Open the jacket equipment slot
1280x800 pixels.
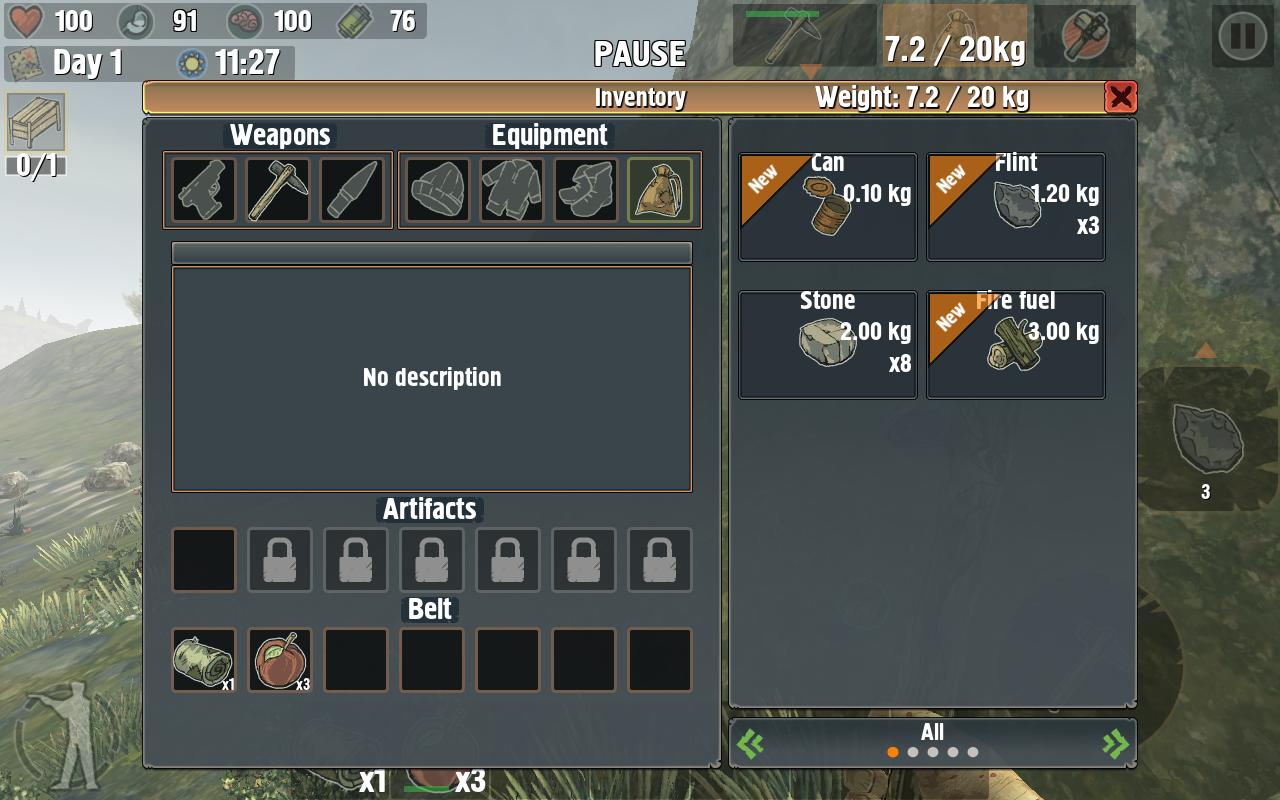pyautogui.click(x=512, y=190)
